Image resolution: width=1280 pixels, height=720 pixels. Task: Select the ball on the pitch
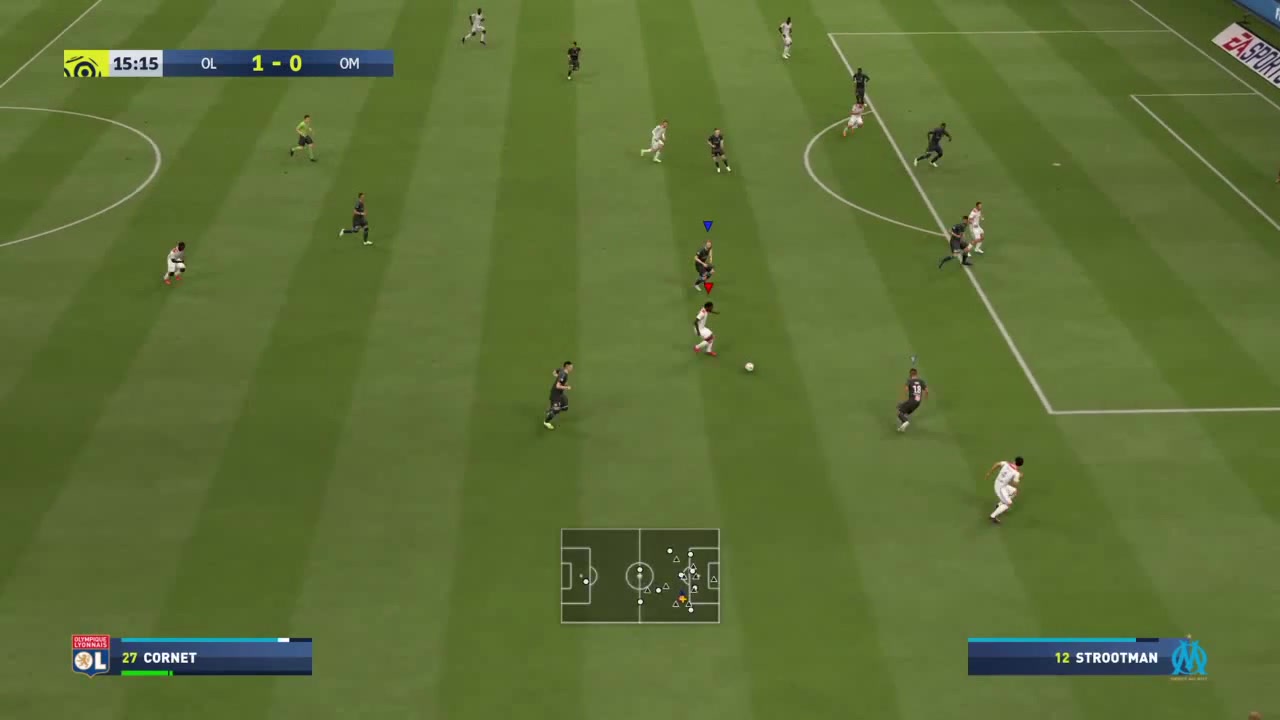[x=749, y=366]
